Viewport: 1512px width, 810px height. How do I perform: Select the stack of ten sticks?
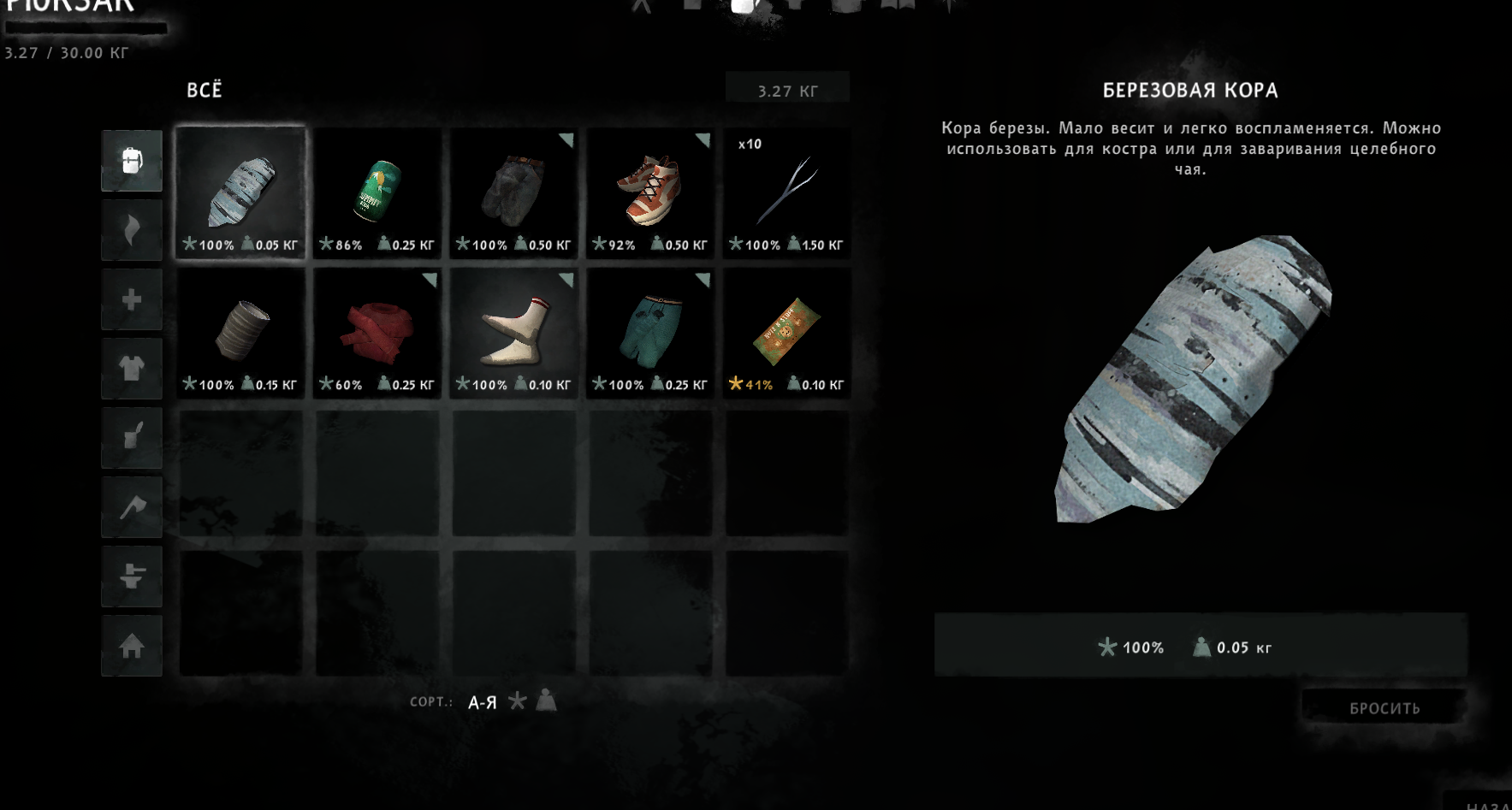(786, 192)
